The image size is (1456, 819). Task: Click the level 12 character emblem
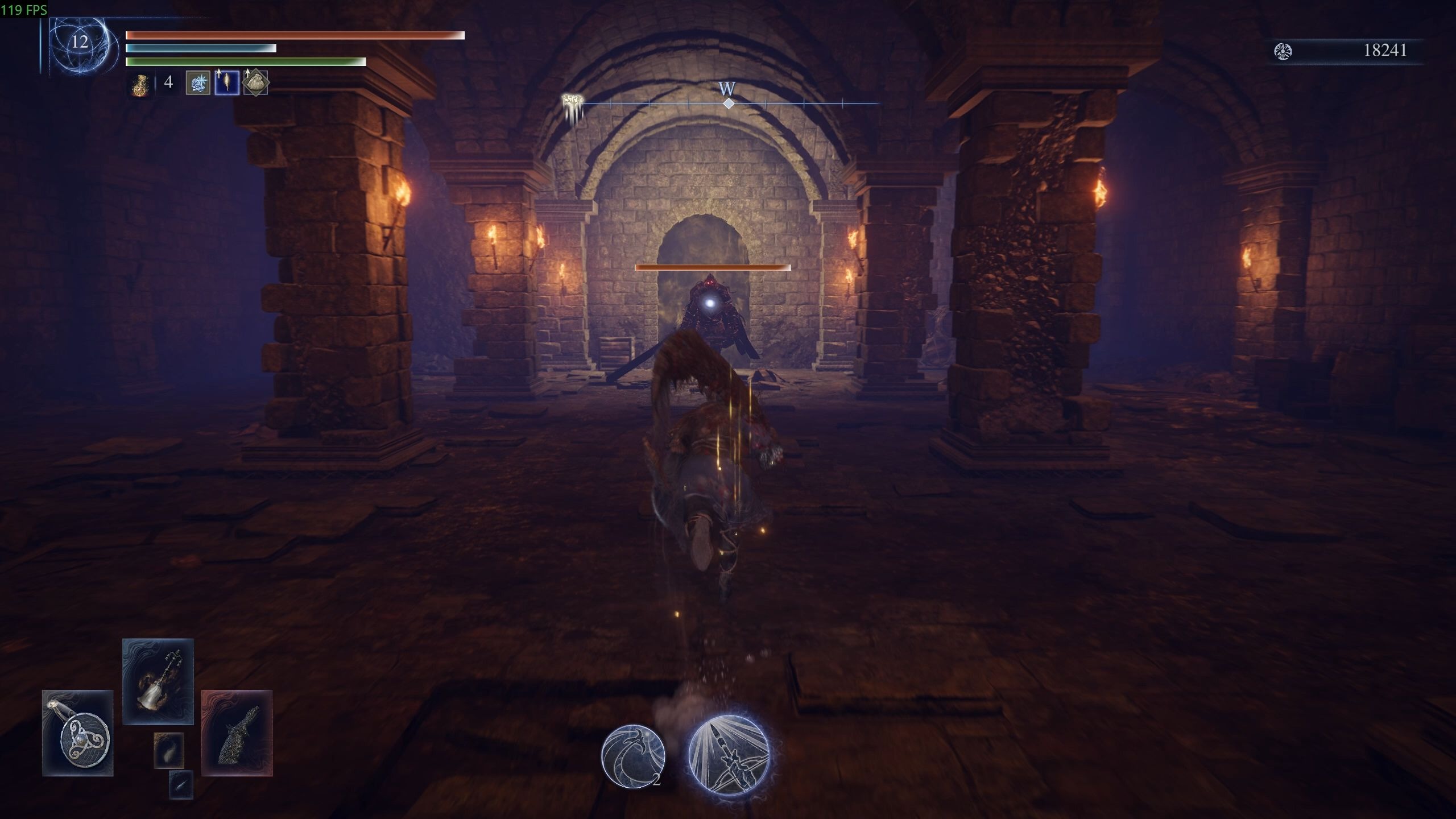tap(79, 43)
